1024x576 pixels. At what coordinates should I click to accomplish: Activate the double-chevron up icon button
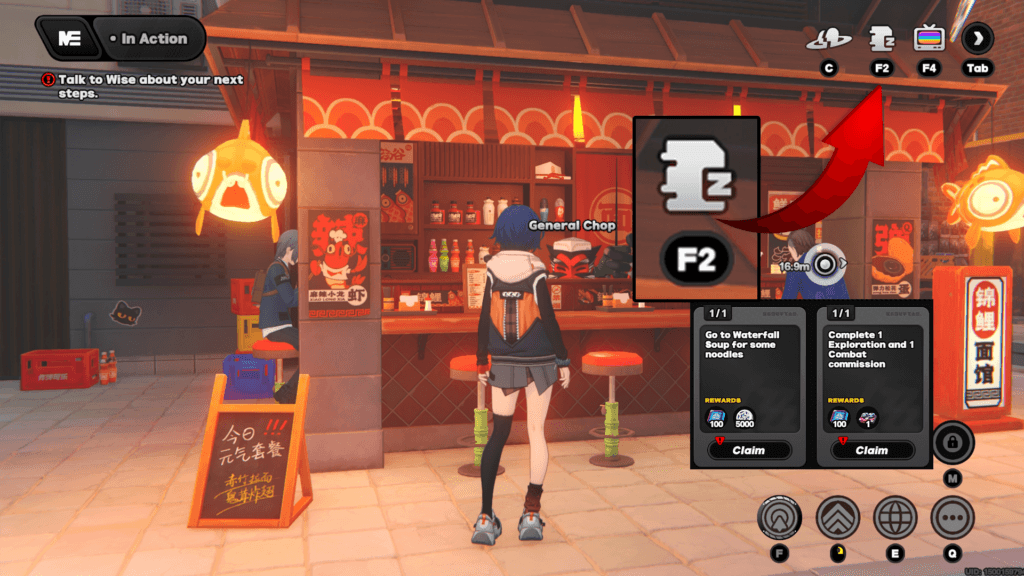click(838, 518)
